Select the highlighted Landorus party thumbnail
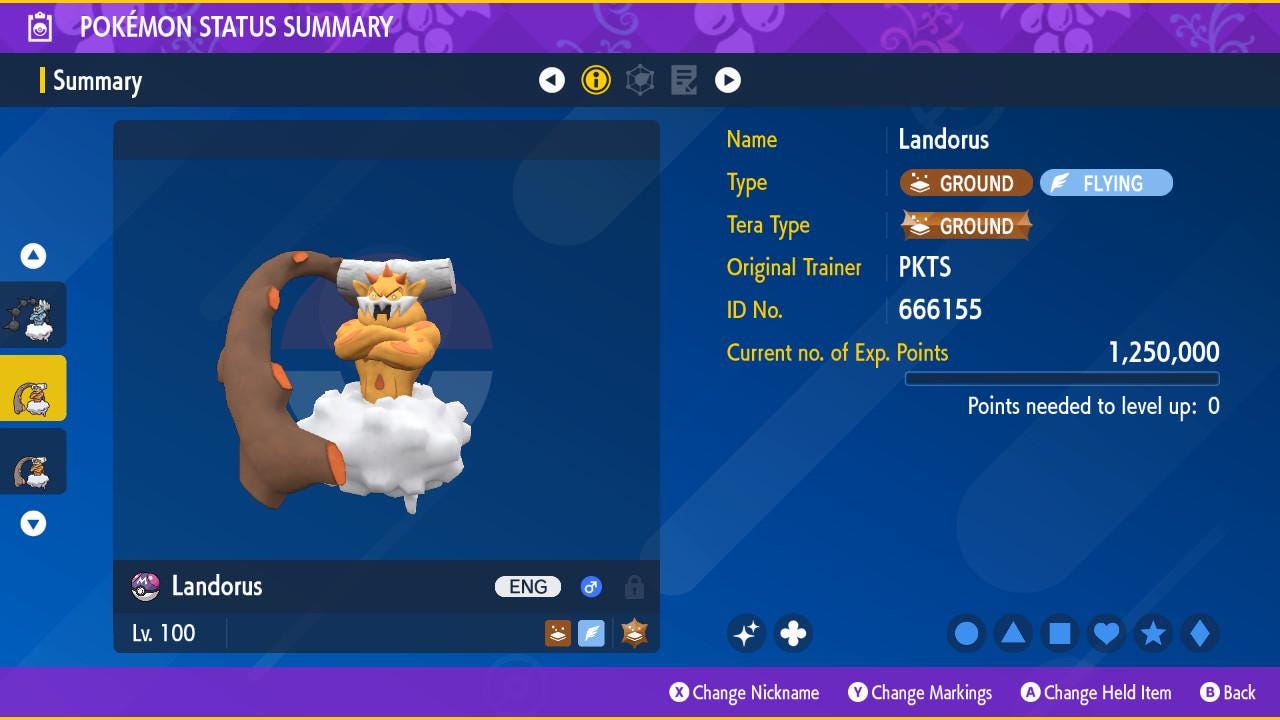1280x720 pixels. click(33, 388)
